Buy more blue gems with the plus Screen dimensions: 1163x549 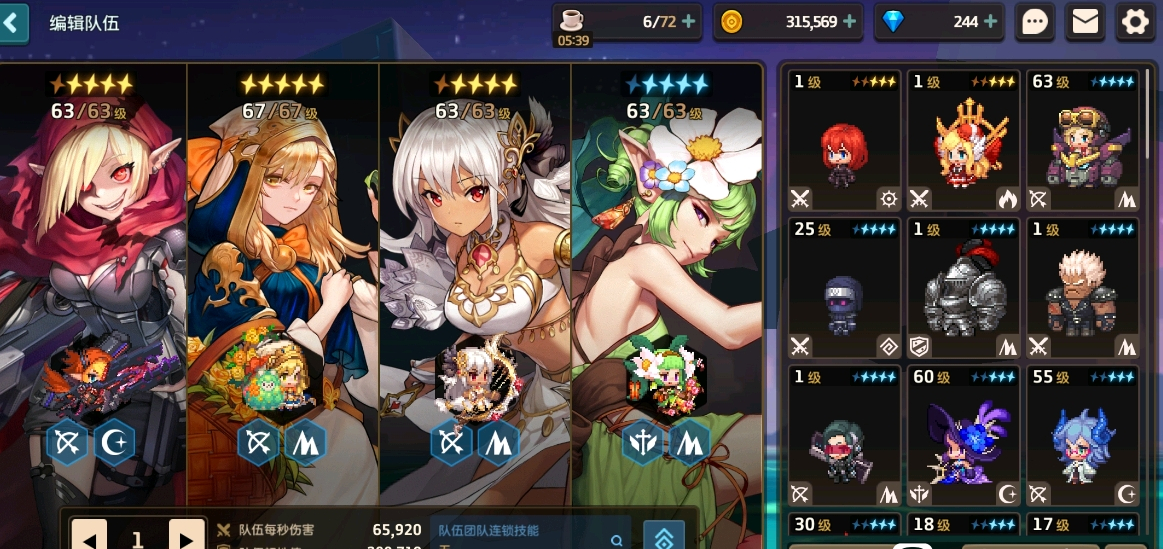pos(990,21)
